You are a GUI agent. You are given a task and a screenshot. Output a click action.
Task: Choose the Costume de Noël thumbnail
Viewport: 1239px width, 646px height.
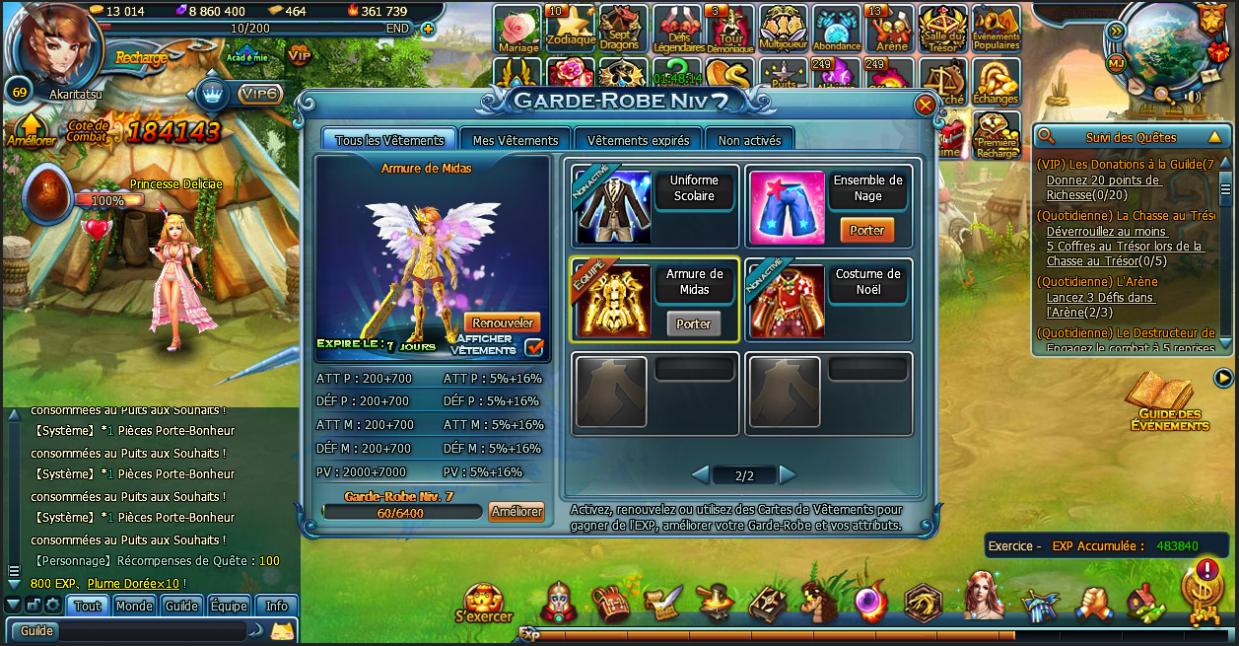(x=786, y=300)
